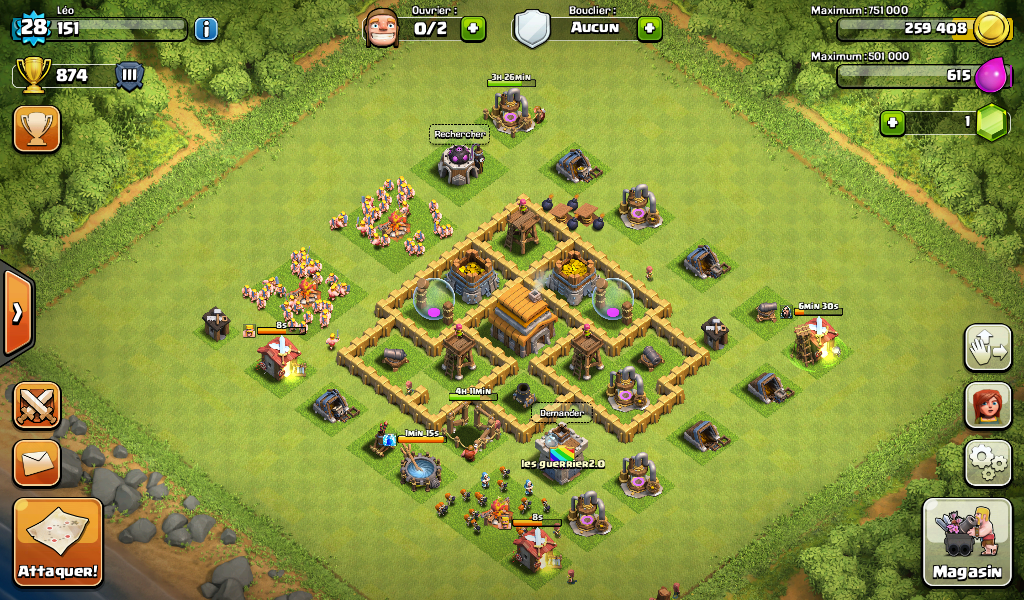Expand the orange side arrow panel

(x=17, y=313)
